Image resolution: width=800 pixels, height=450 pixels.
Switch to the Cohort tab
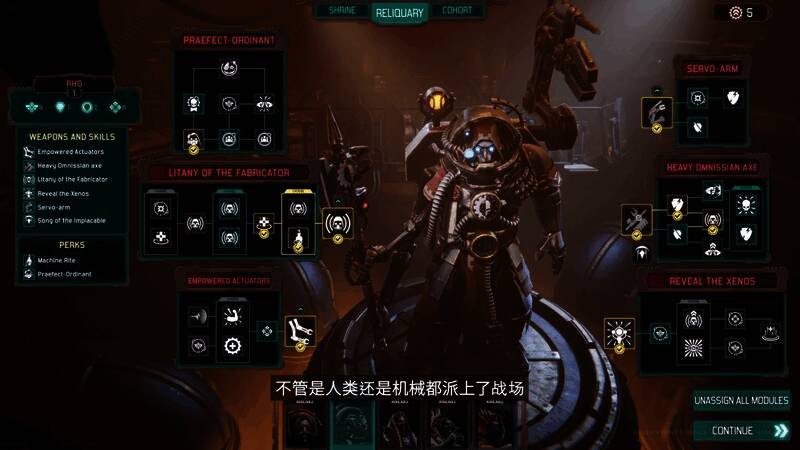pyautogui.click(x=457, y=11)
